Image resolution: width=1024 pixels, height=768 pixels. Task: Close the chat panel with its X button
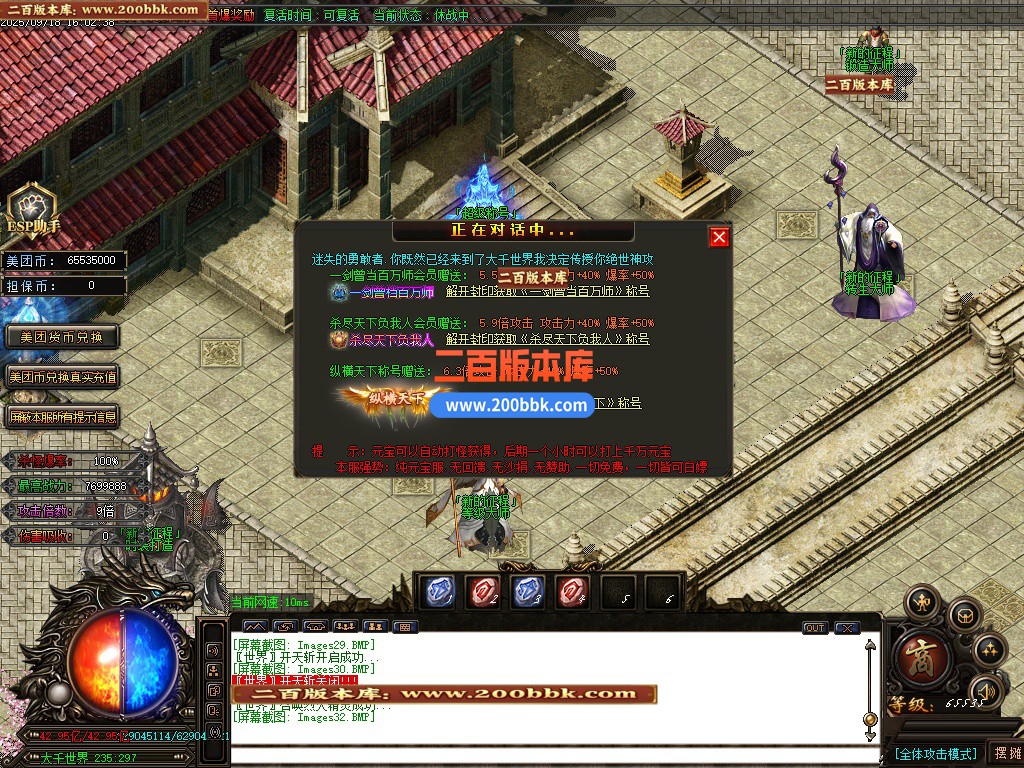pos(847,628)
